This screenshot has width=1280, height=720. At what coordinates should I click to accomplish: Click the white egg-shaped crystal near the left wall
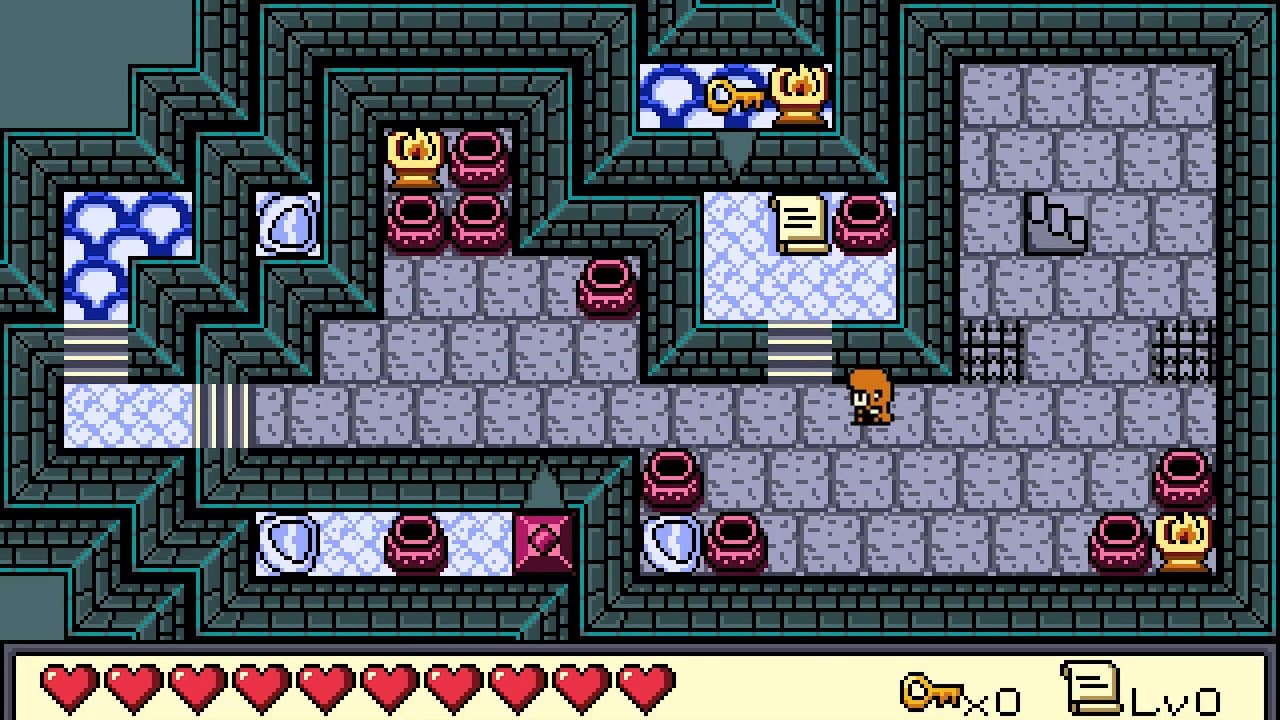[x=288, y=222]
